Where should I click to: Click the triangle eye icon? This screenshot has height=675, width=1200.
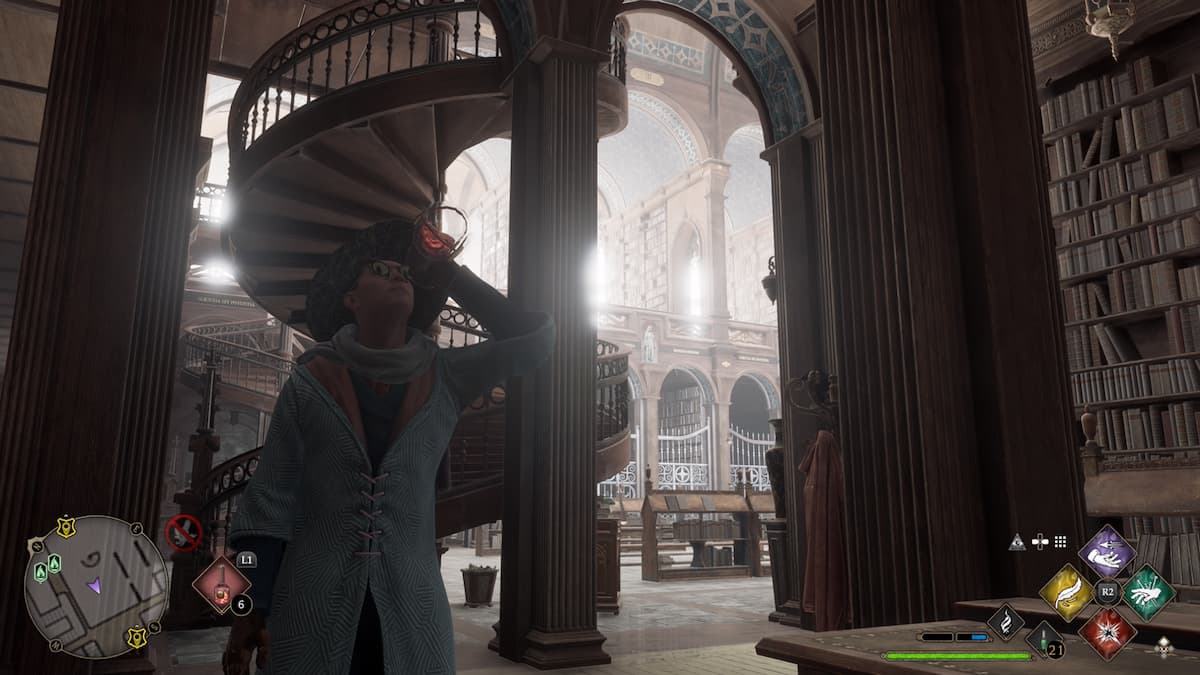(x=1017, y=542)
